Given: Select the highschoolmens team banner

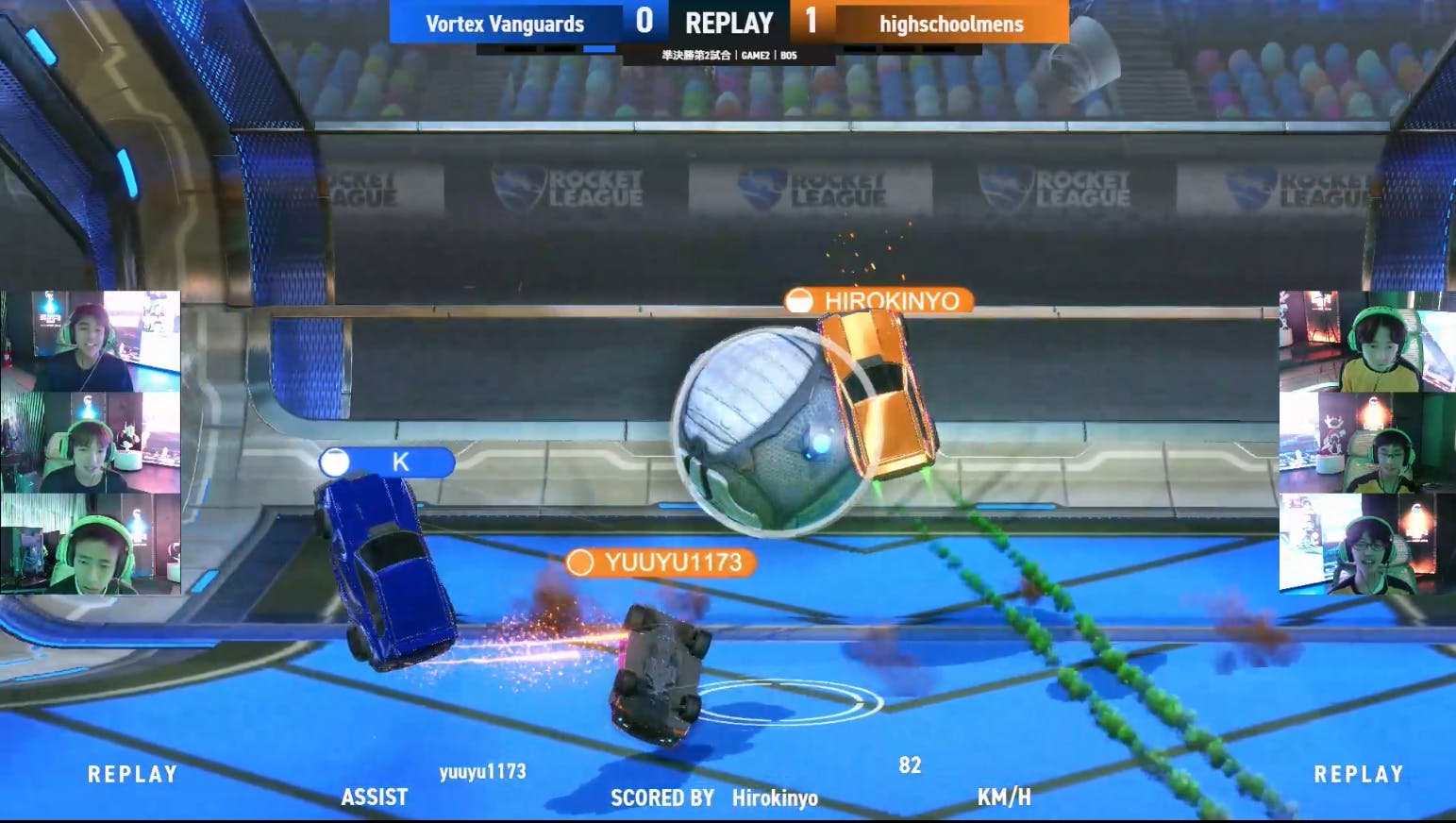Looking at the screenshot, I should 950,23.
